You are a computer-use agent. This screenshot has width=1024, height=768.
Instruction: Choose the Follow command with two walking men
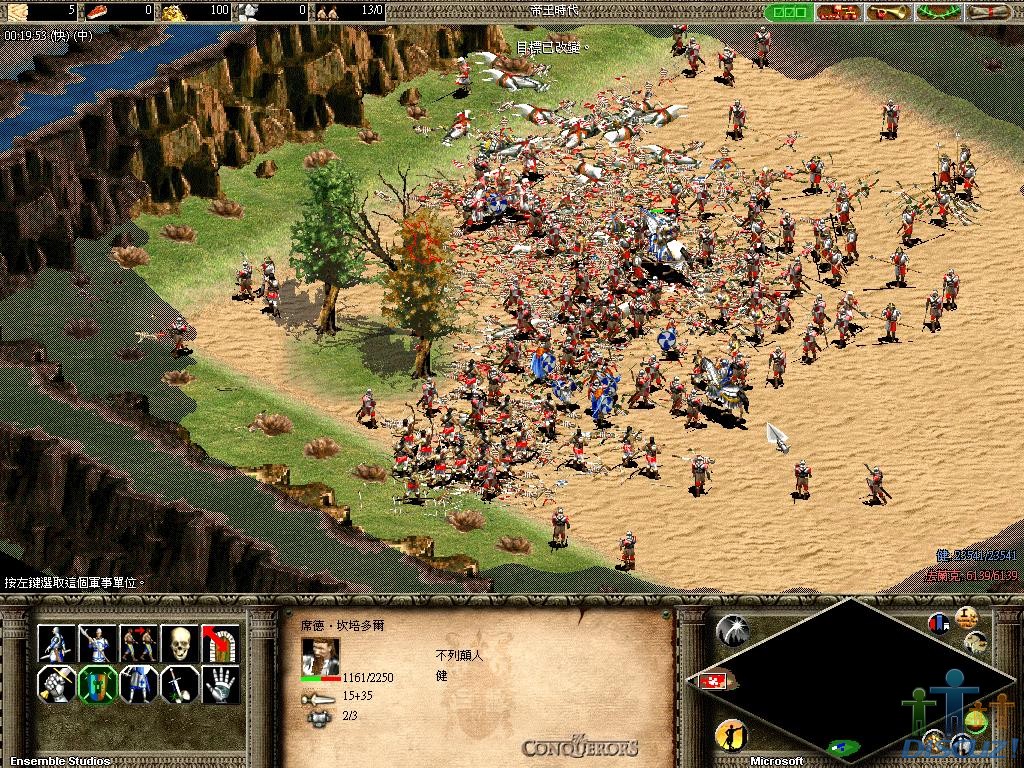pyautogui.click(x=138, y=643)
